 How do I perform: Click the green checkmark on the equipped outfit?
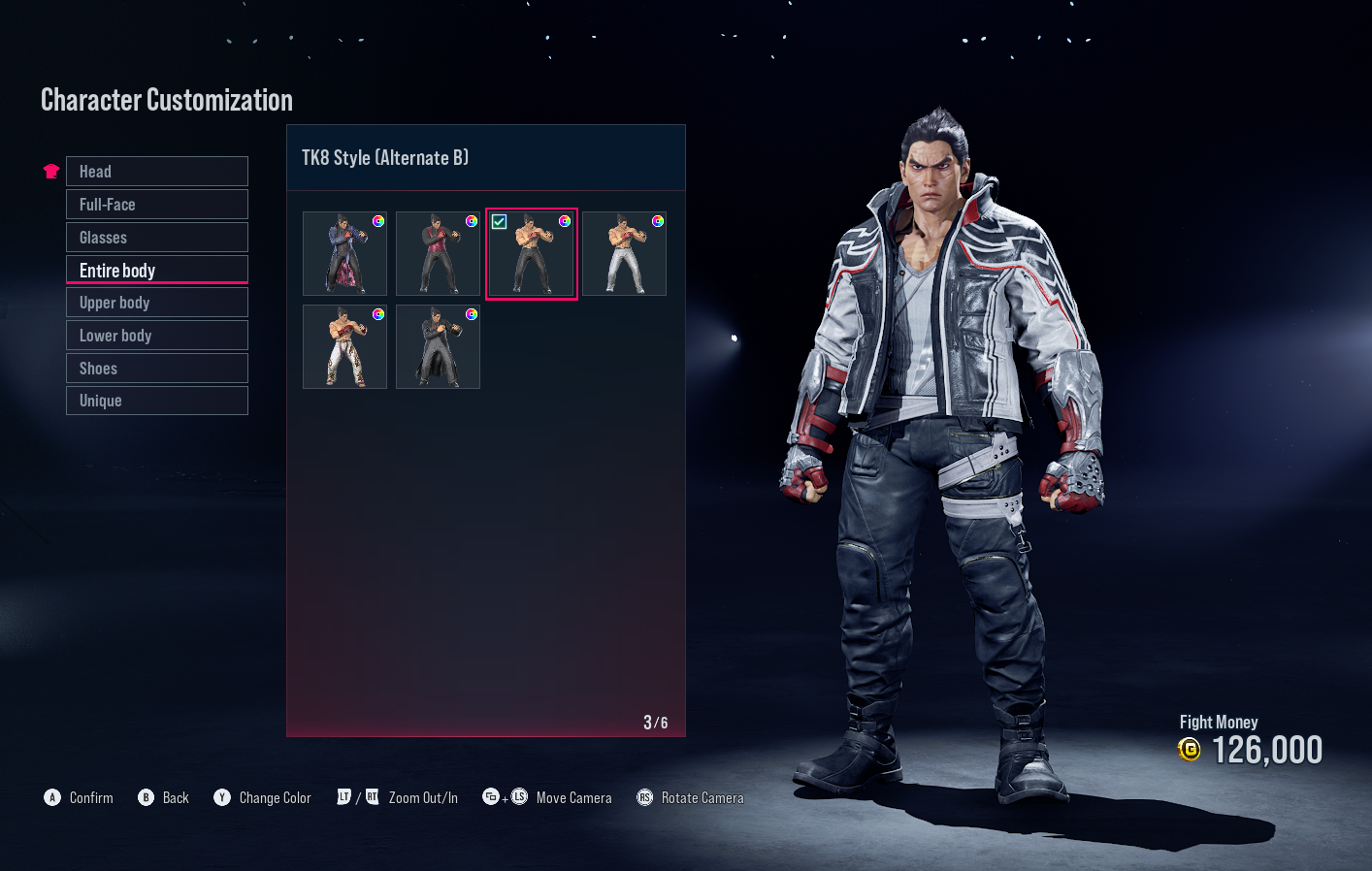pos(500,221)
